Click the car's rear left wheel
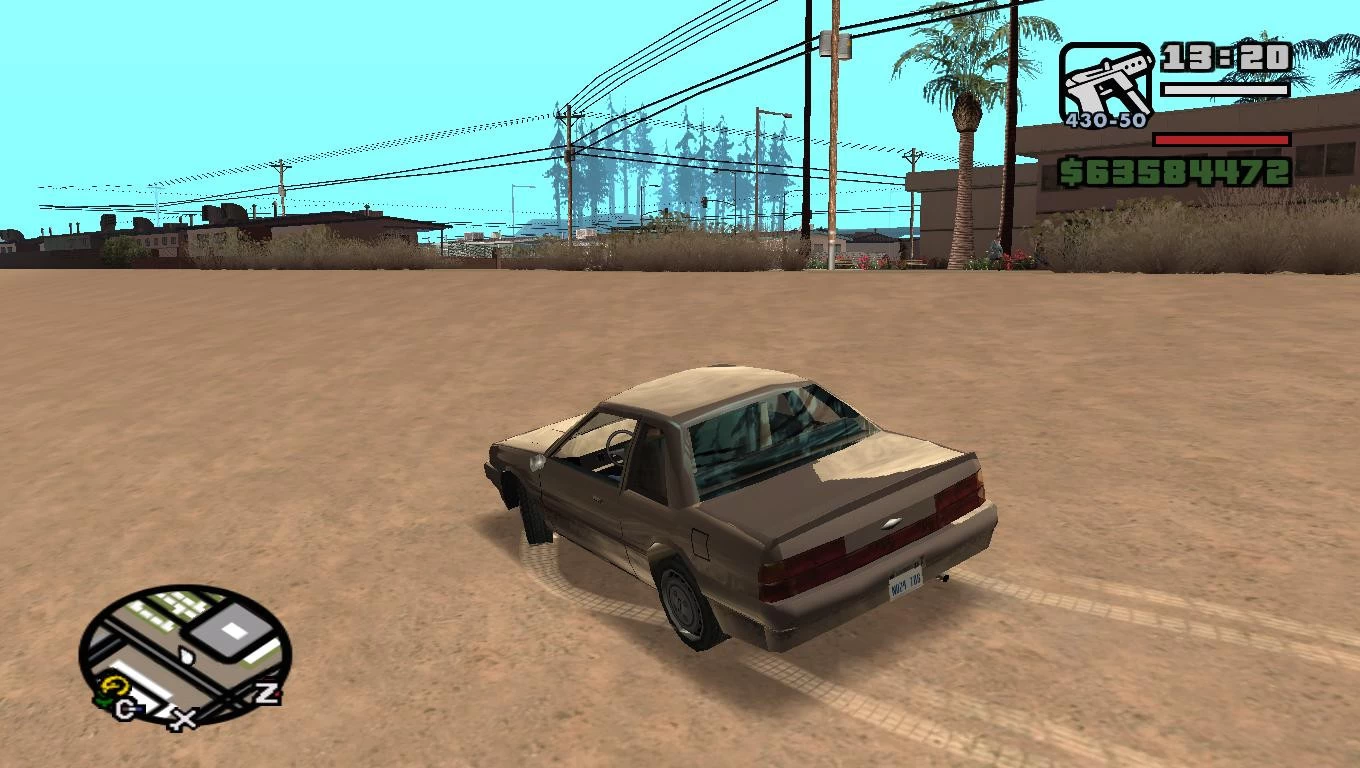 pos(681,601)
